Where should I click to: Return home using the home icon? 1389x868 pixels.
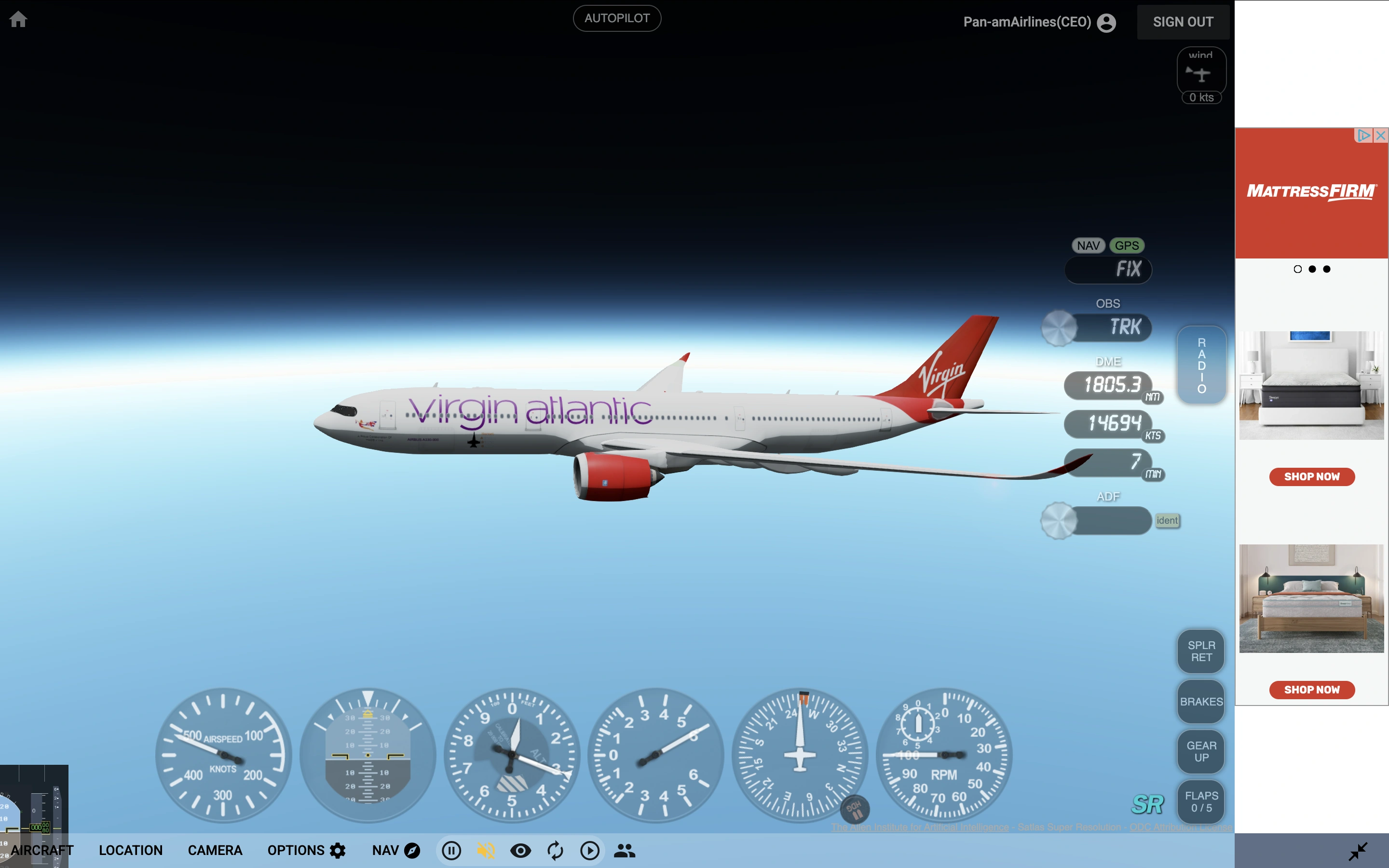pyautogui.click(x=19, y=19)
